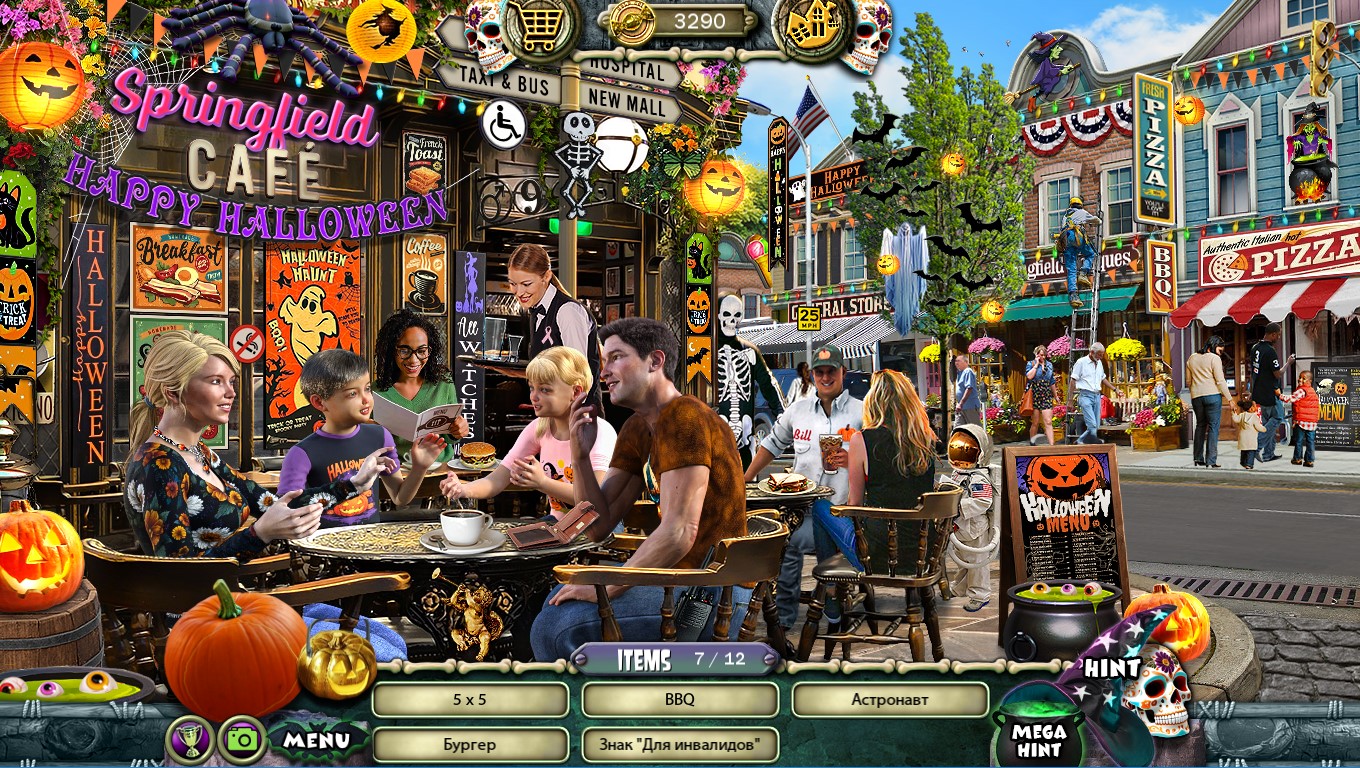Click the yellow house icon
Viewport: 1360px width, 768px height.
tap(813, 27)
